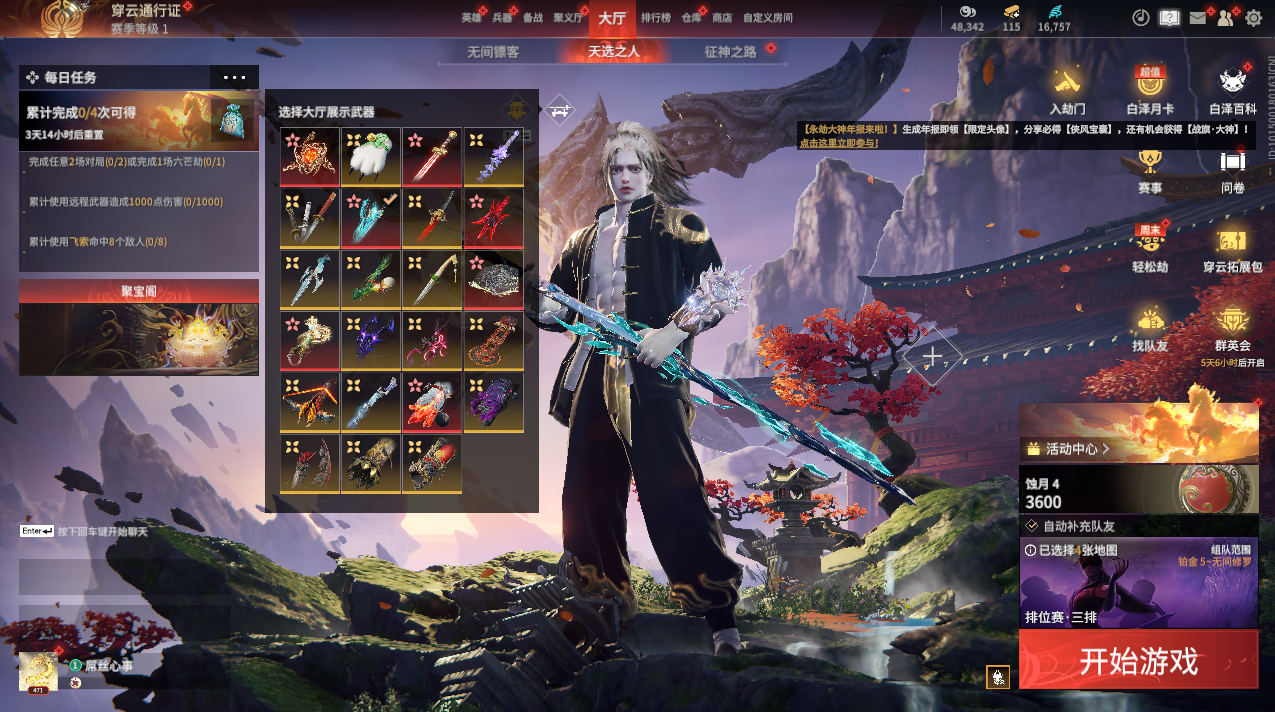Open 白泽百科 encyclopedia
The width and height of the screenshot is (1275, 712).
coord(1233,91)
